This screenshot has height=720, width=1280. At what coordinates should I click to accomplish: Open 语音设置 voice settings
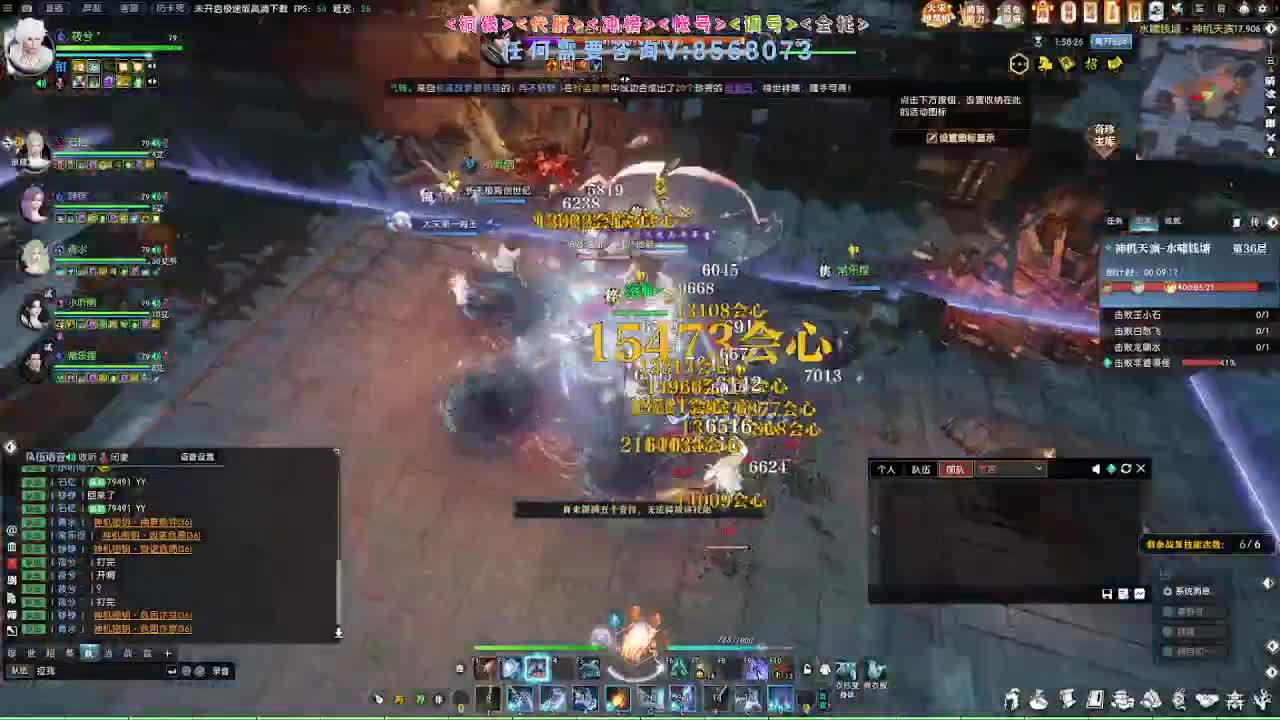click(x=197, y=457)
